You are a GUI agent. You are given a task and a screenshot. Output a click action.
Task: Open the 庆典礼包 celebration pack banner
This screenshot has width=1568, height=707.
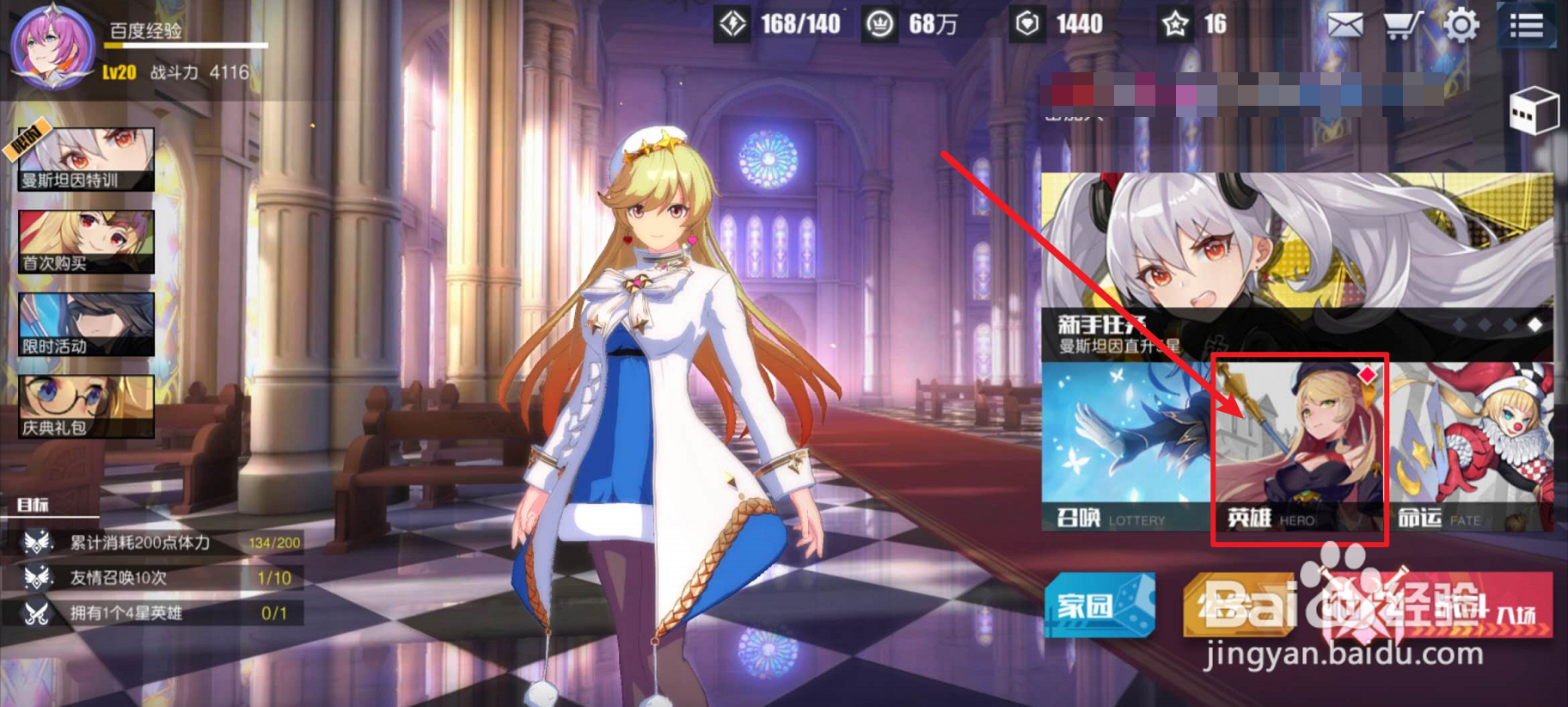[x=85, y=404]
